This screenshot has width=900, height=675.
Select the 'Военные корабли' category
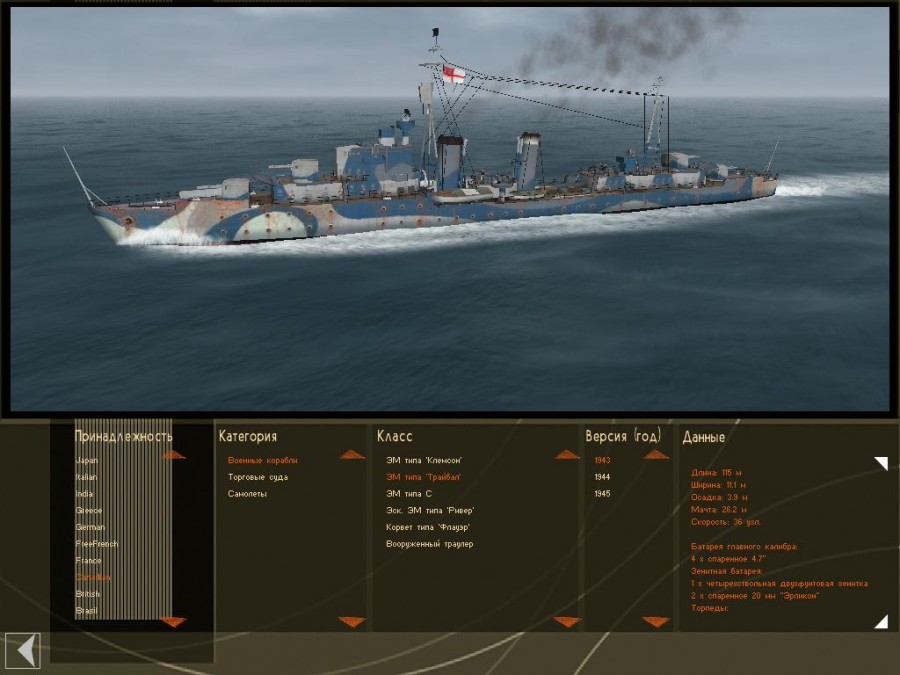(263, 460)
